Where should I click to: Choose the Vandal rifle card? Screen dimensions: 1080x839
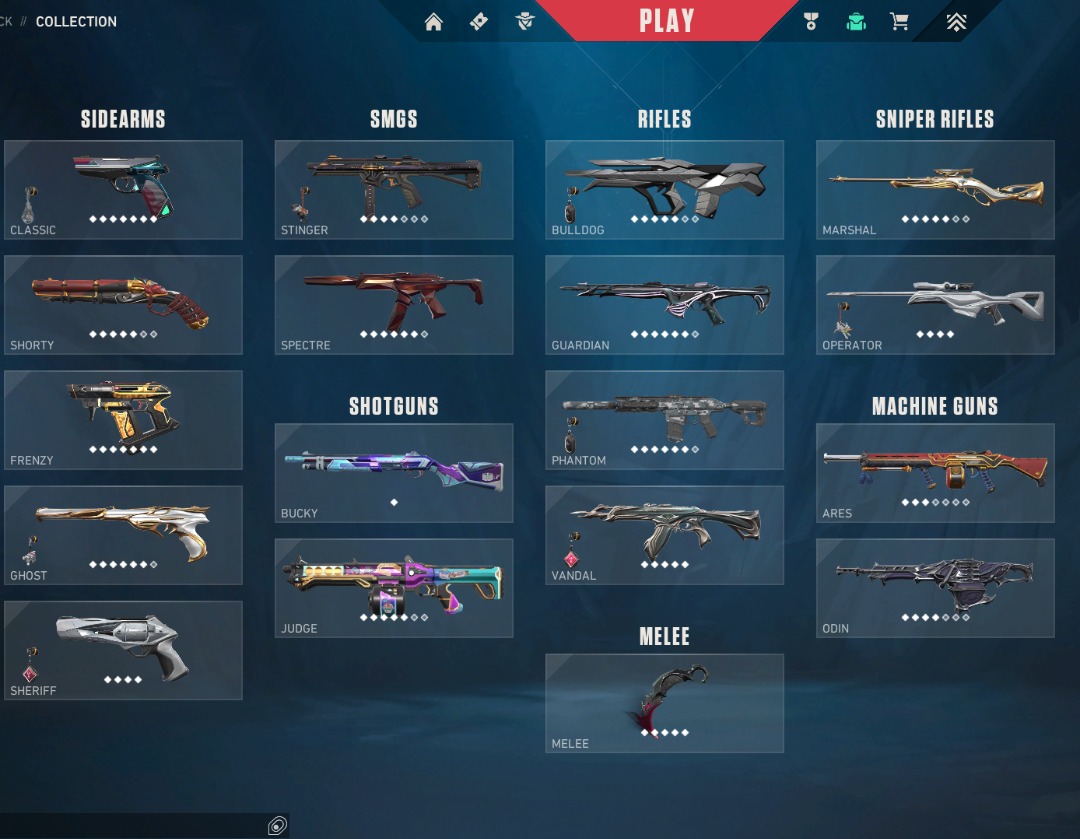664,535
